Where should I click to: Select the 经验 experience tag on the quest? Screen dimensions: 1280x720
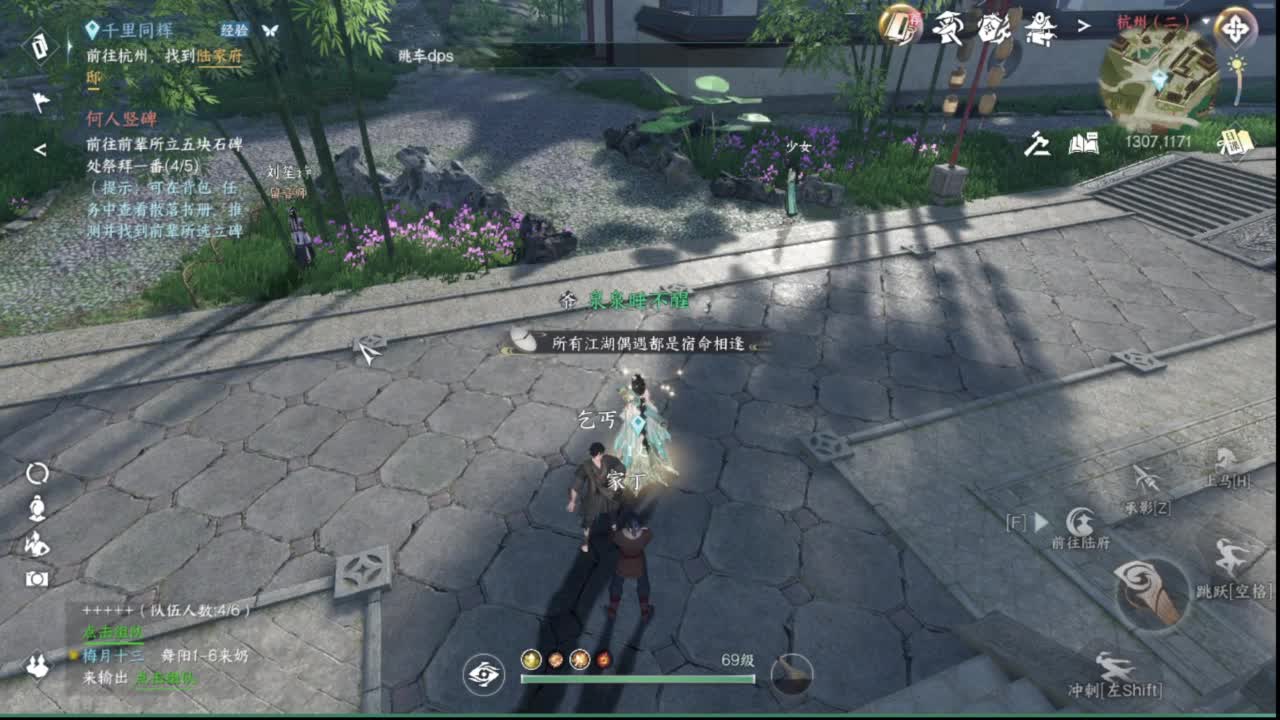235,32
